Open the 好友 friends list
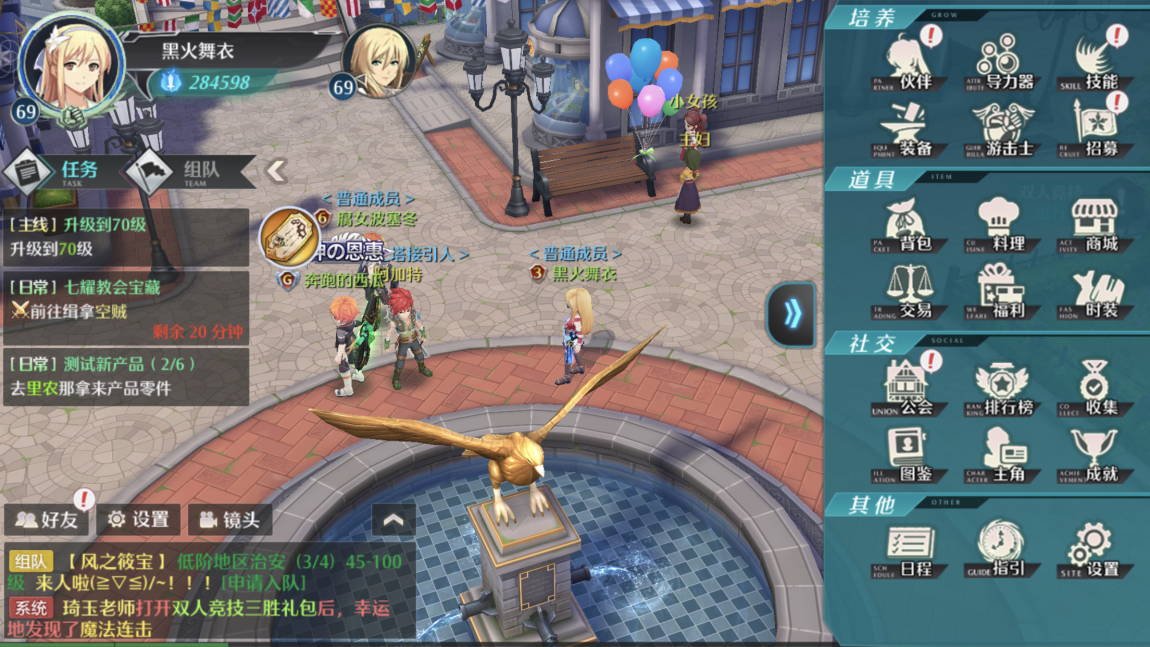Viewport: 1150px width, 647px height. [48, 519]
